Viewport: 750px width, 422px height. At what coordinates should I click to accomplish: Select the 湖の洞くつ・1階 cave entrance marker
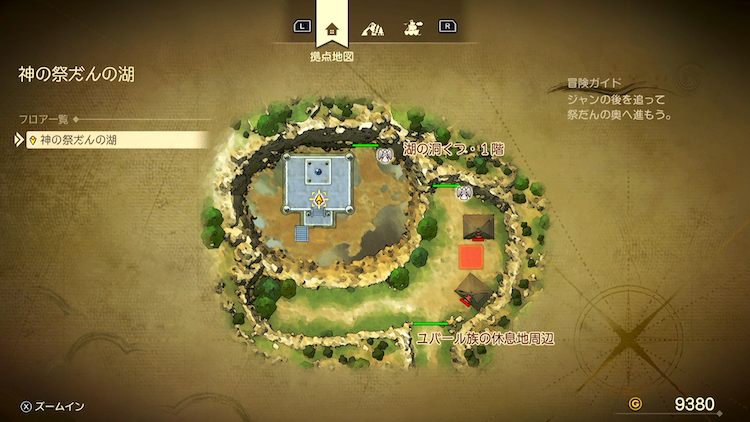point(384,154)
